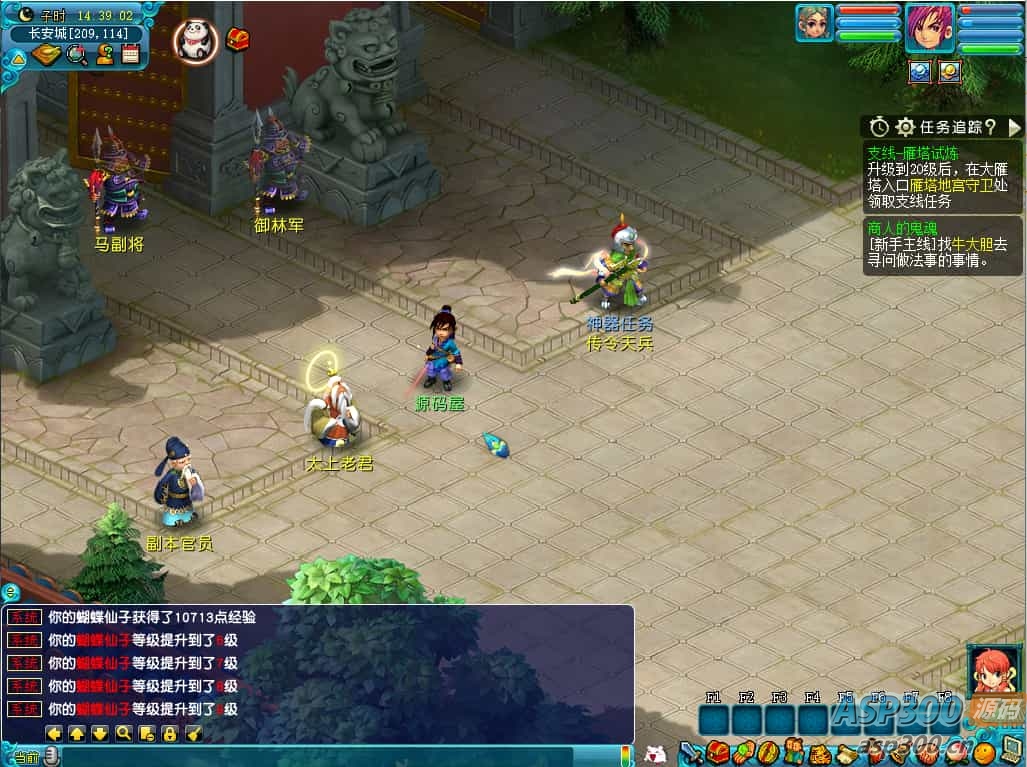
Task: Open the red treasure chest gift icon
Action: click(238, 39)
